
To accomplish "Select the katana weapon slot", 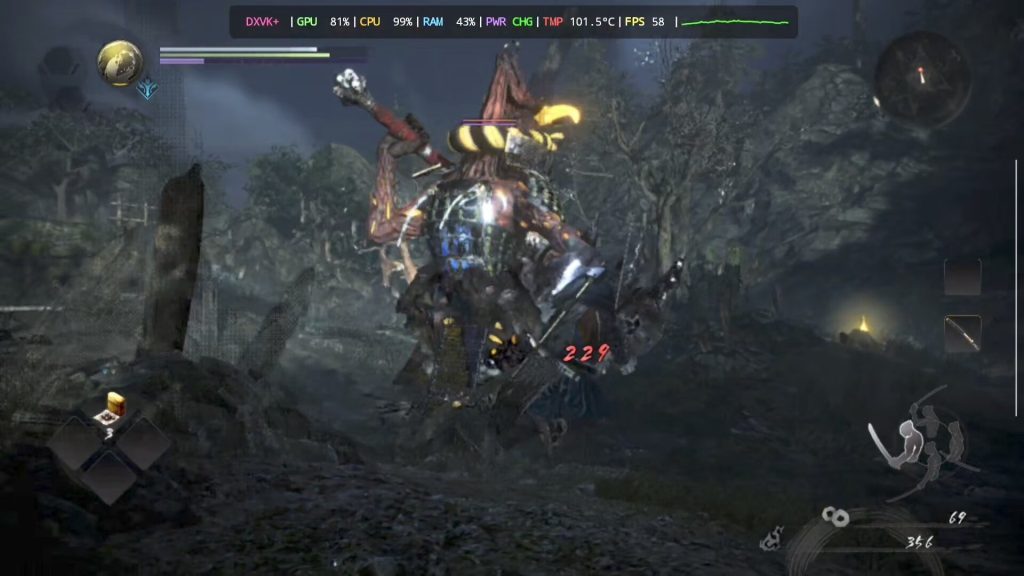I will [962, 333].
